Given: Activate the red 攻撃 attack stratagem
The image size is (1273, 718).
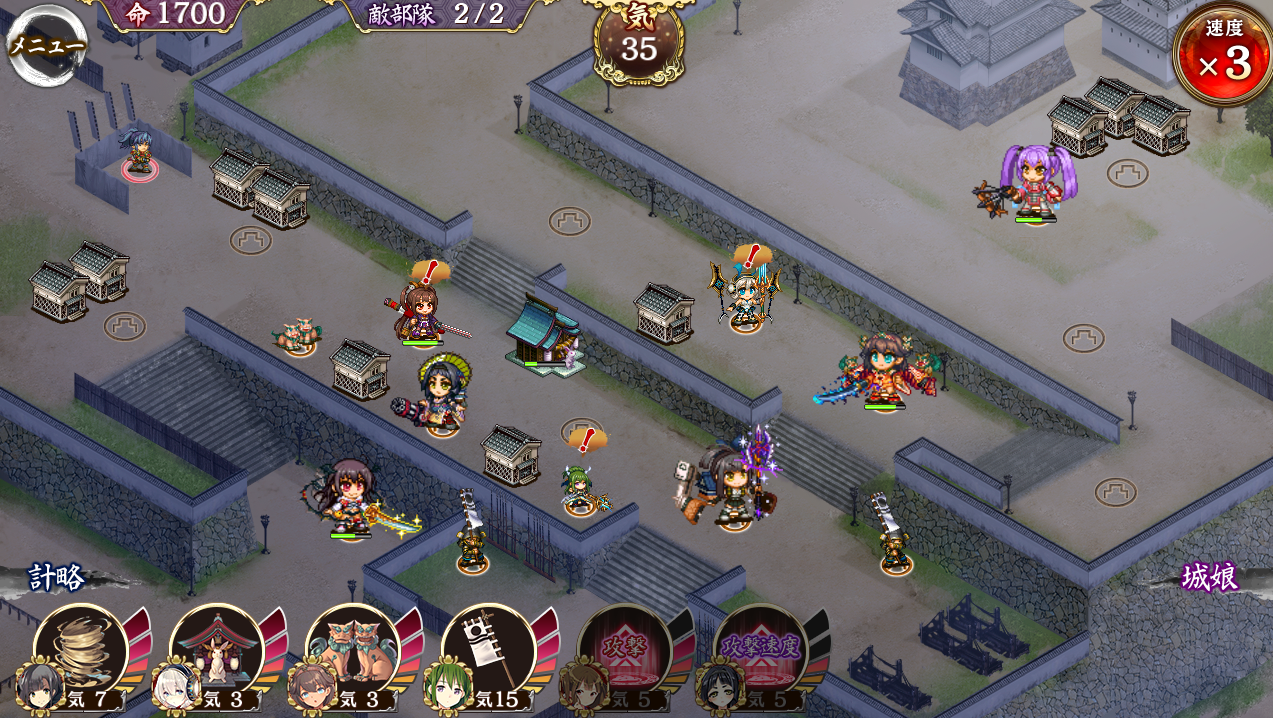Looking at the screenshot, I should (624, 651).
